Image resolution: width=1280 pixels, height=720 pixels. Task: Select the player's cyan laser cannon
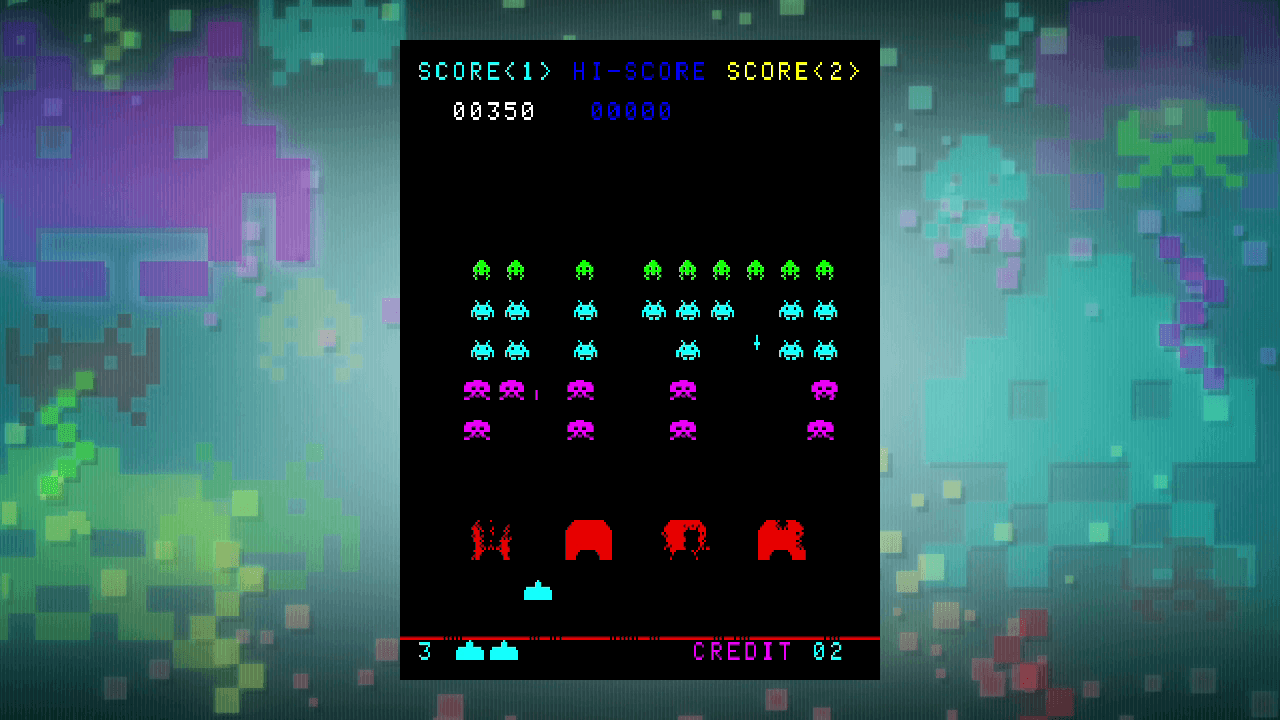pyautogui.click(x=537, y=589)
